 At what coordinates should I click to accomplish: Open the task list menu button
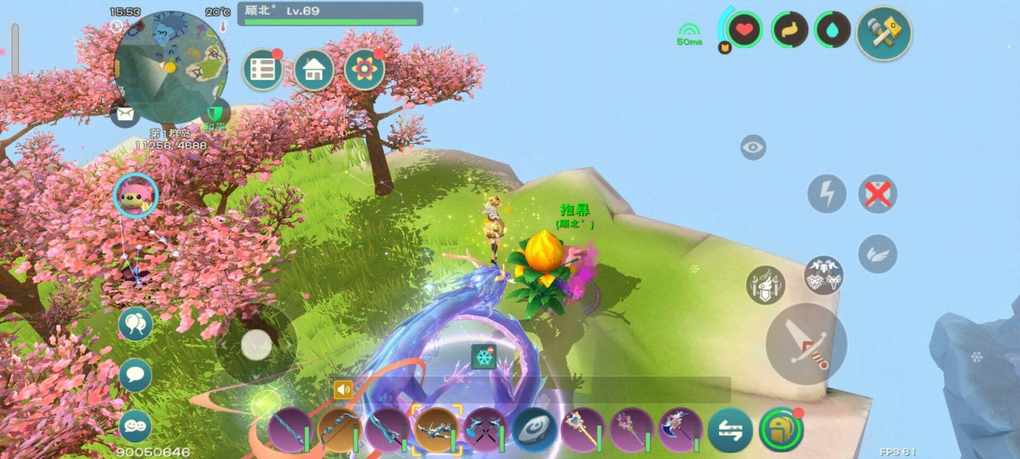[264, 70]
